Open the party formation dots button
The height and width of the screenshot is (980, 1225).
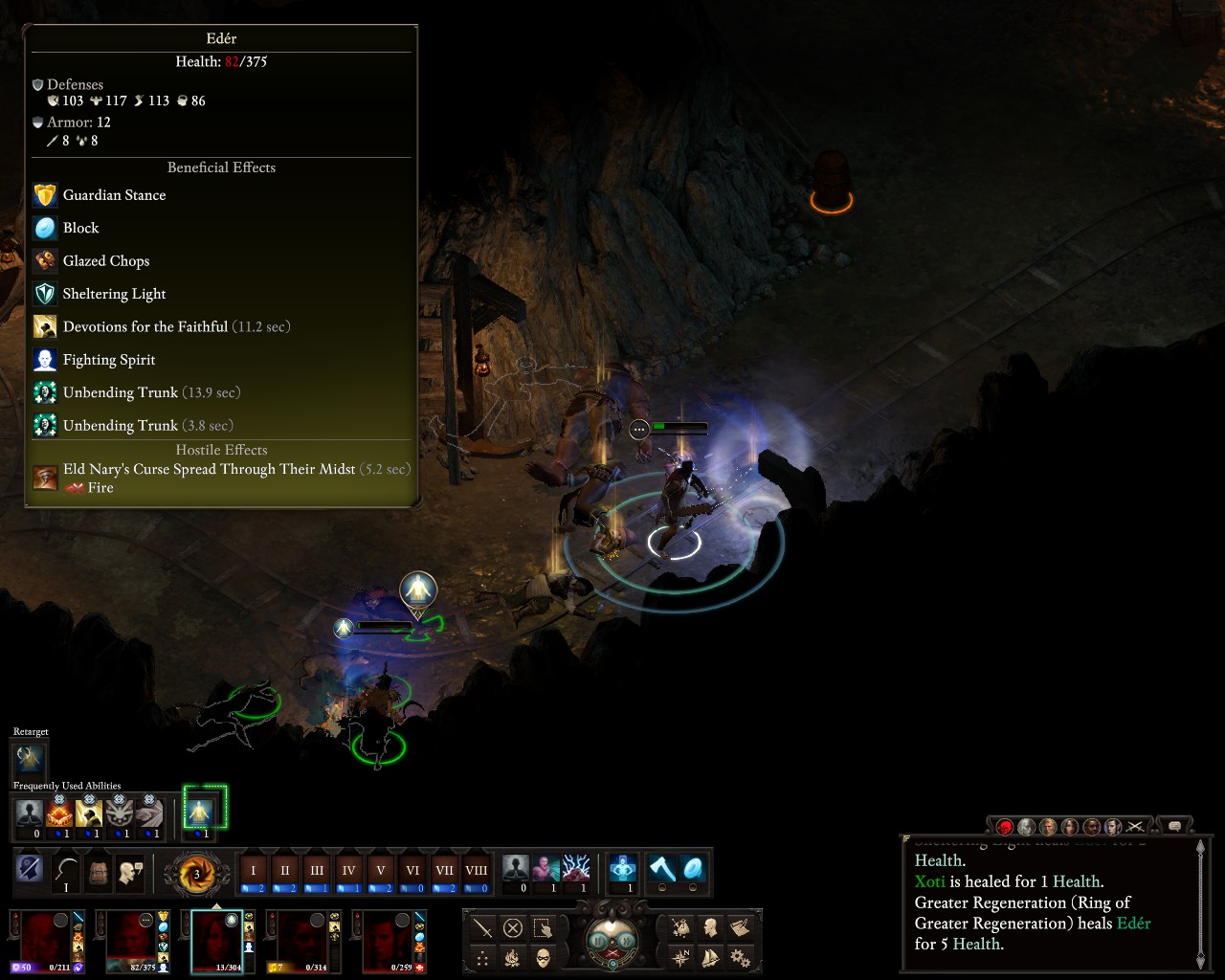[x=482, y=958]
